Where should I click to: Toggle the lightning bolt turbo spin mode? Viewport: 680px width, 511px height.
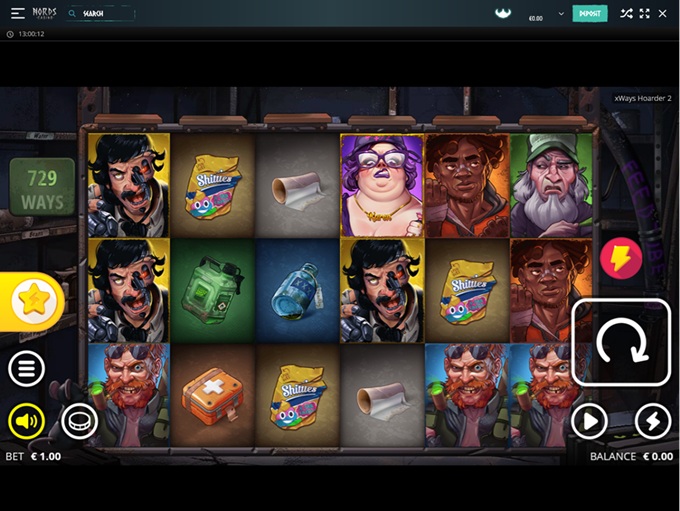pyautogui.click(x=652, y=422)
